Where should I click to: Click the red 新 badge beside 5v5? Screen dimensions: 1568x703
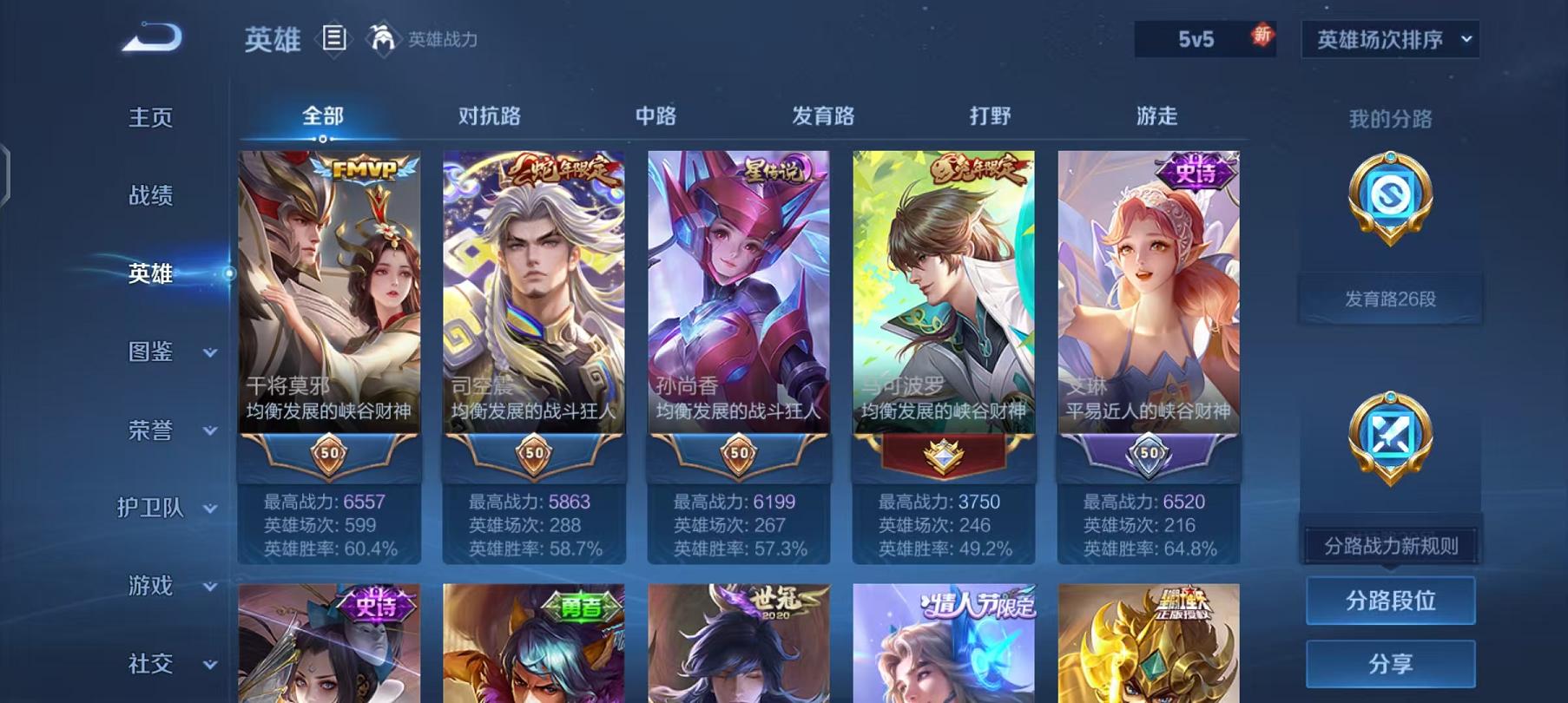(1260, 36)
